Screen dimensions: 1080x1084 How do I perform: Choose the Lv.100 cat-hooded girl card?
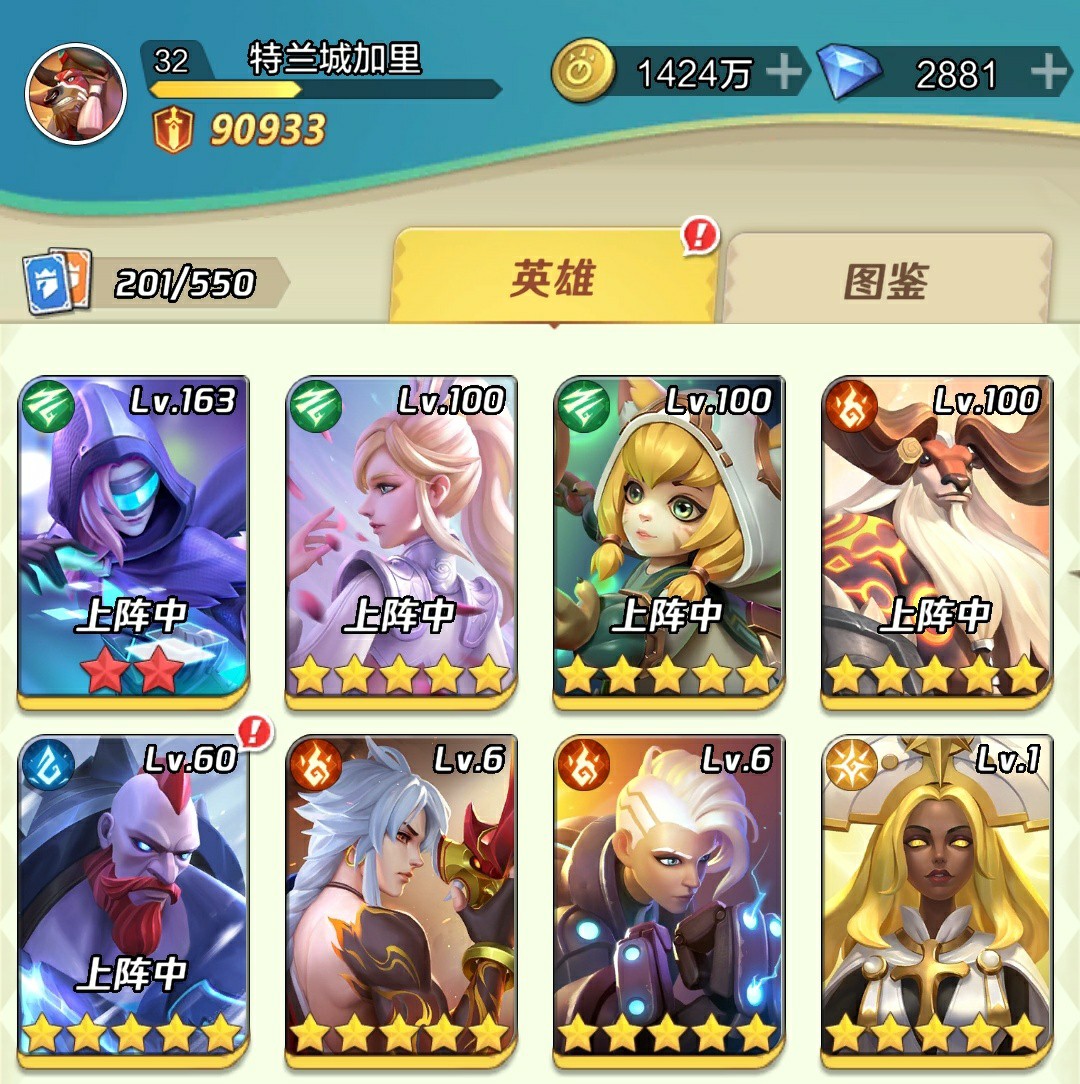click(x=669, y=540)
